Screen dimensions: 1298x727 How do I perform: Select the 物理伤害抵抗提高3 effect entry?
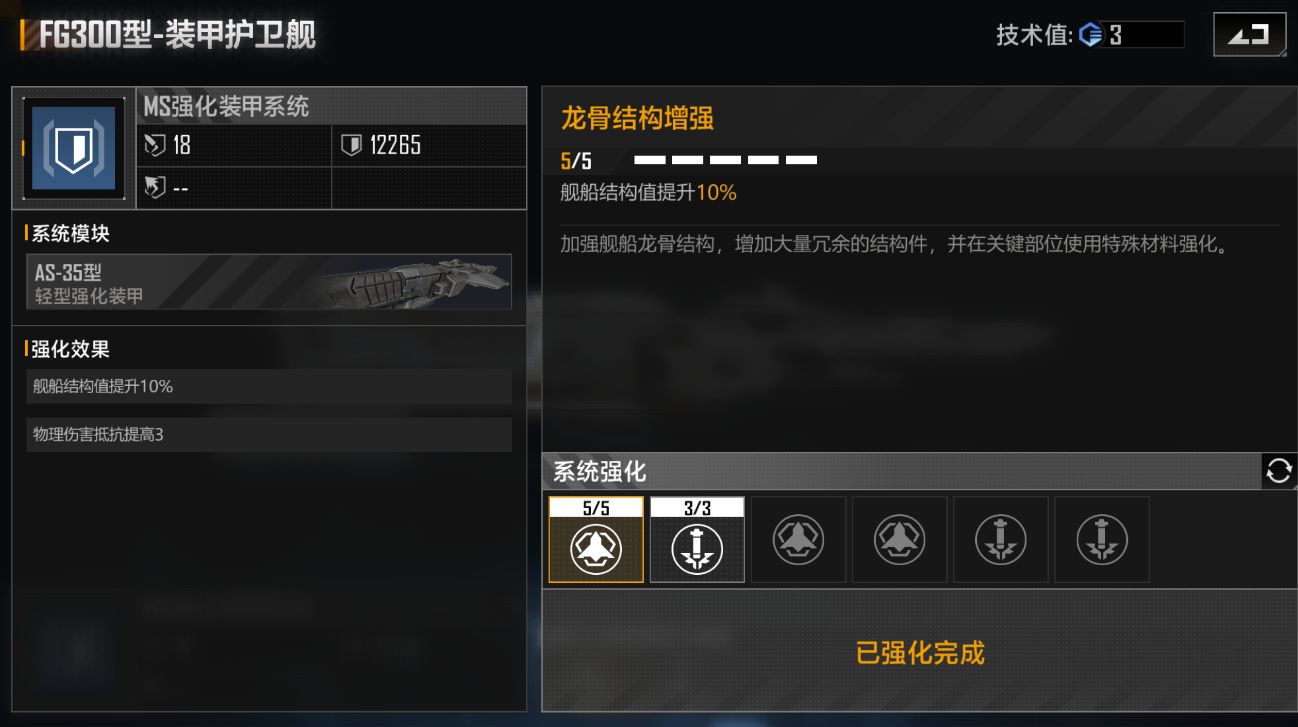coord(268,434)
